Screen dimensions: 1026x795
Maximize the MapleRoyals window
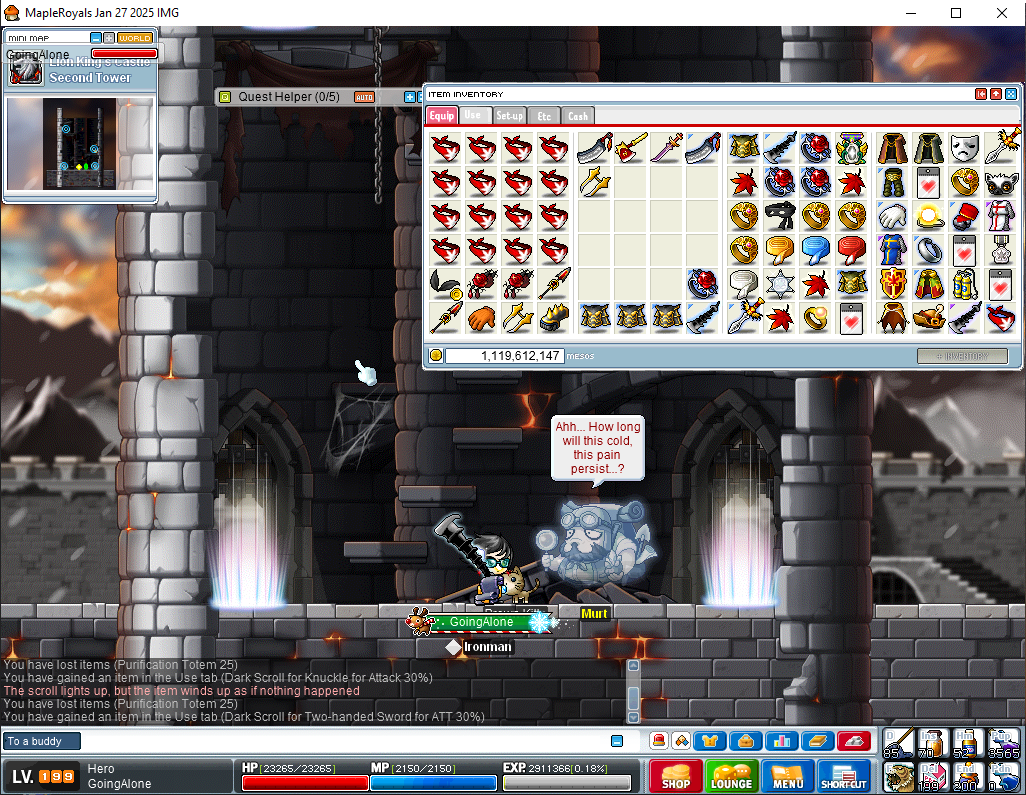[x=955, y=13]
